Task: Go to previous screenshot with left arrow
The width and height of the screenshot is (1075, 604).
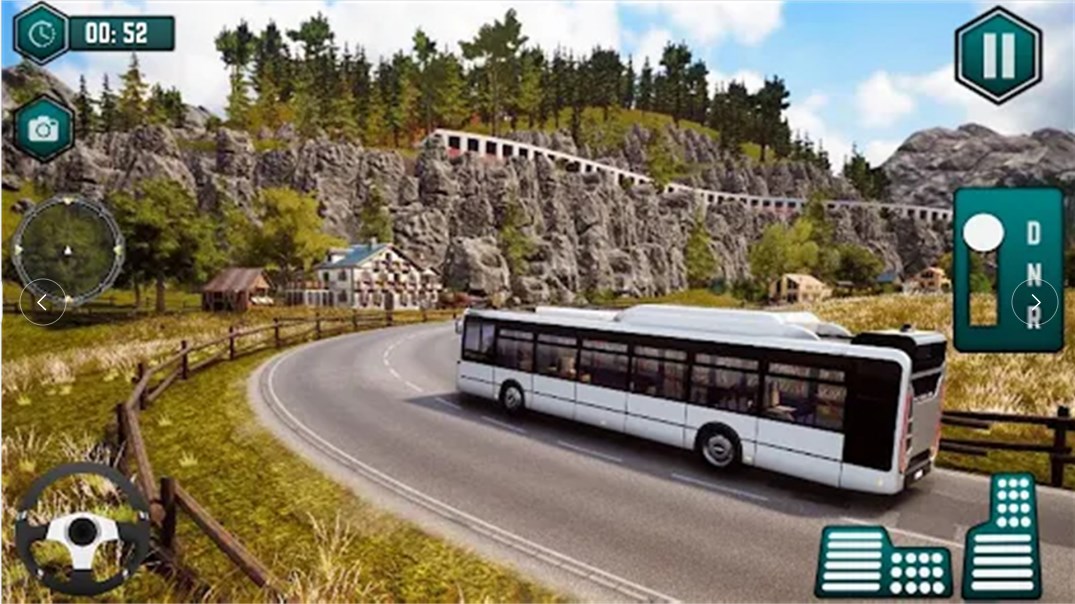Action: point(42,302)
